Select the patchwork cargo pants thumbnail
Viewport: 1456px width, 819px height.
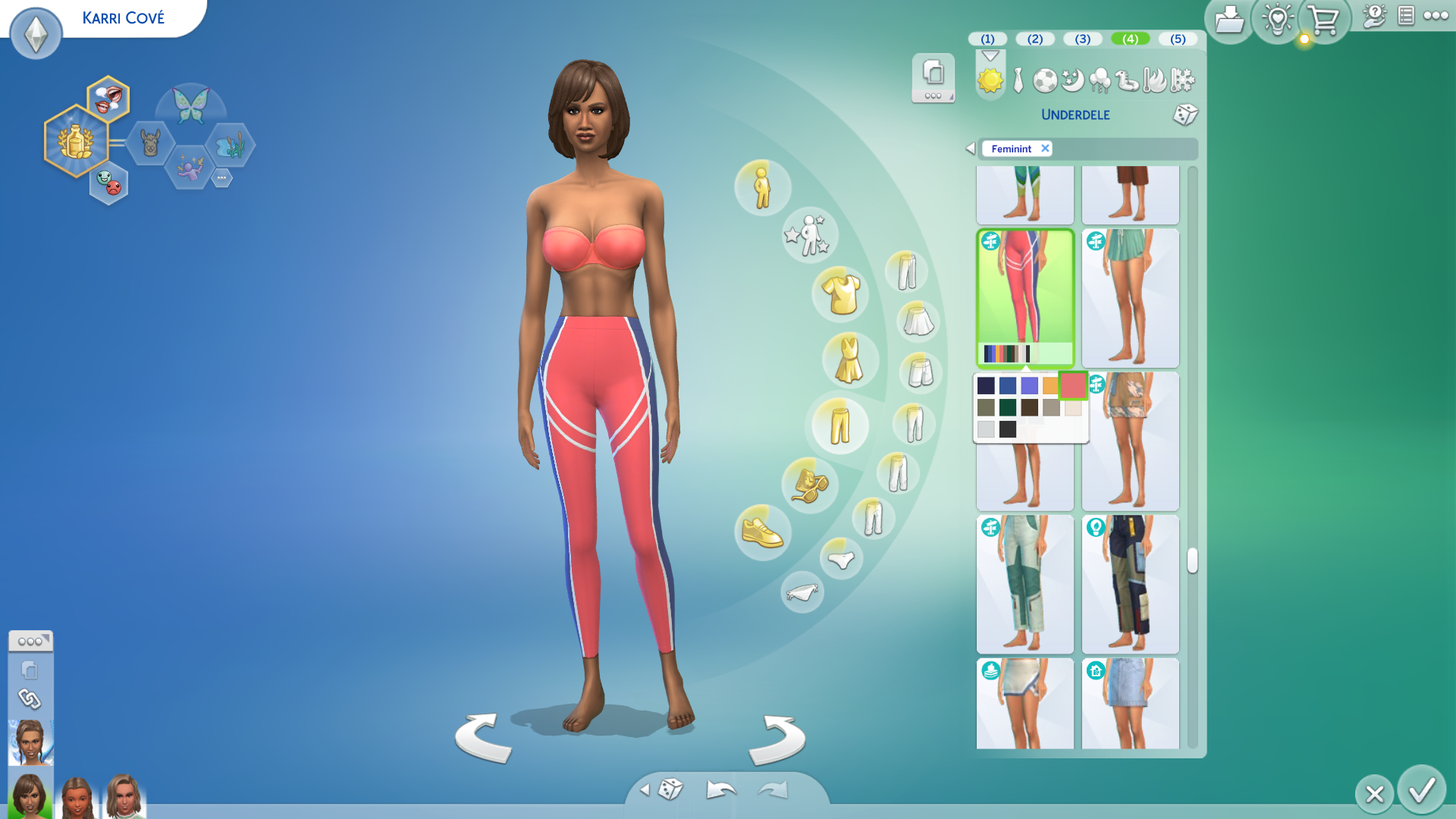(x=1130, y=584)
